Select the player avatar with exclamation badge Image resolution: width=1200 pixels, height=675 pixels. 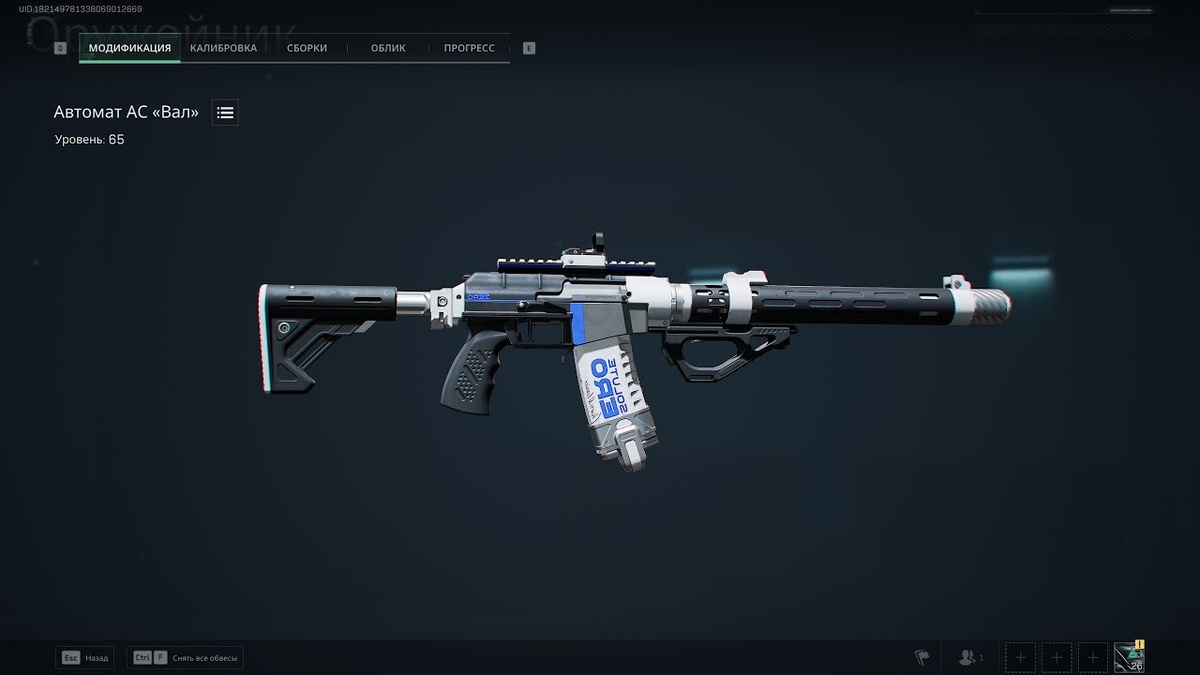click(x=1129, y=657)
